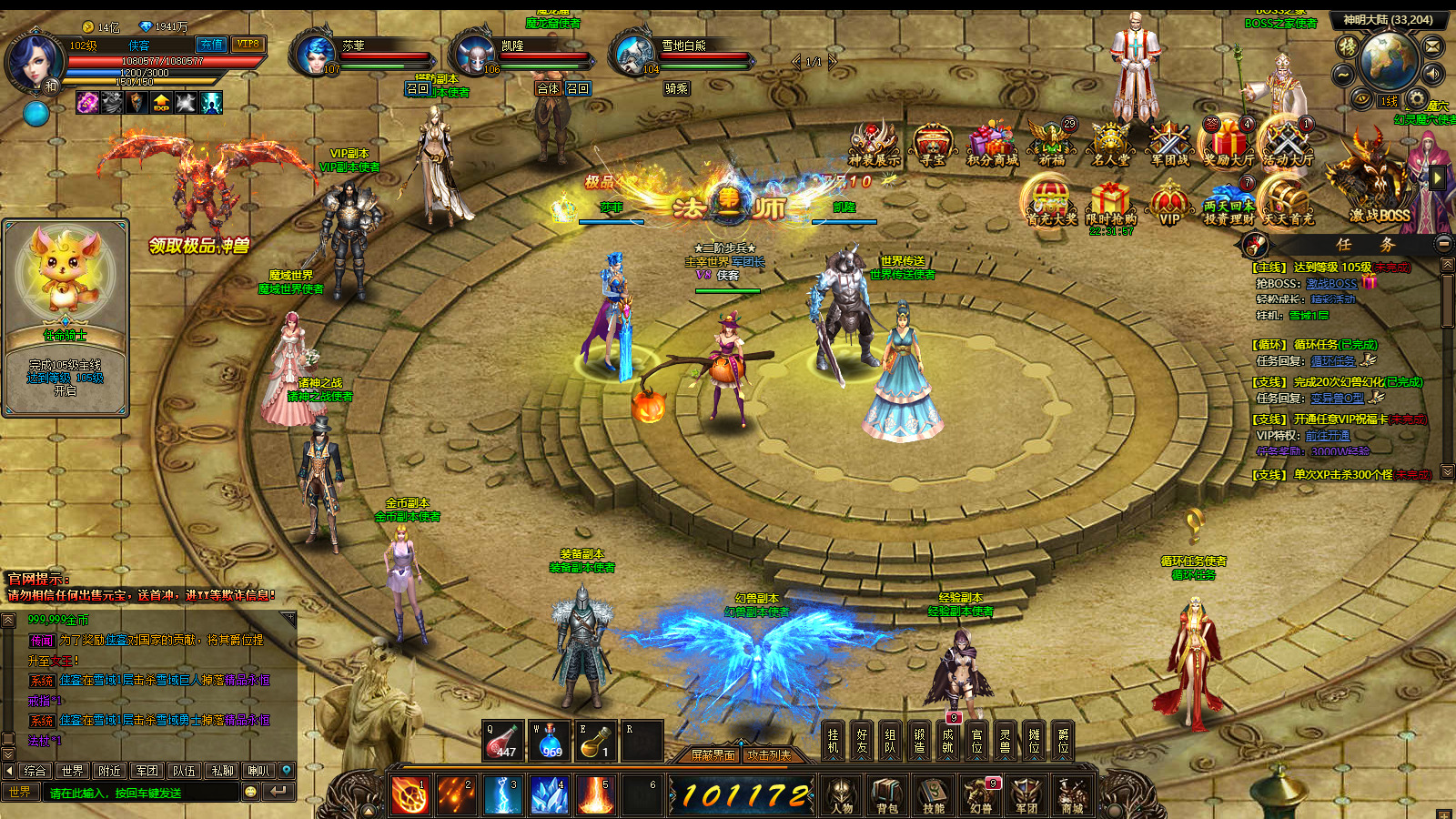
Task: Activate the blue lightning bolt skill
Action: (x=502, y=794)
